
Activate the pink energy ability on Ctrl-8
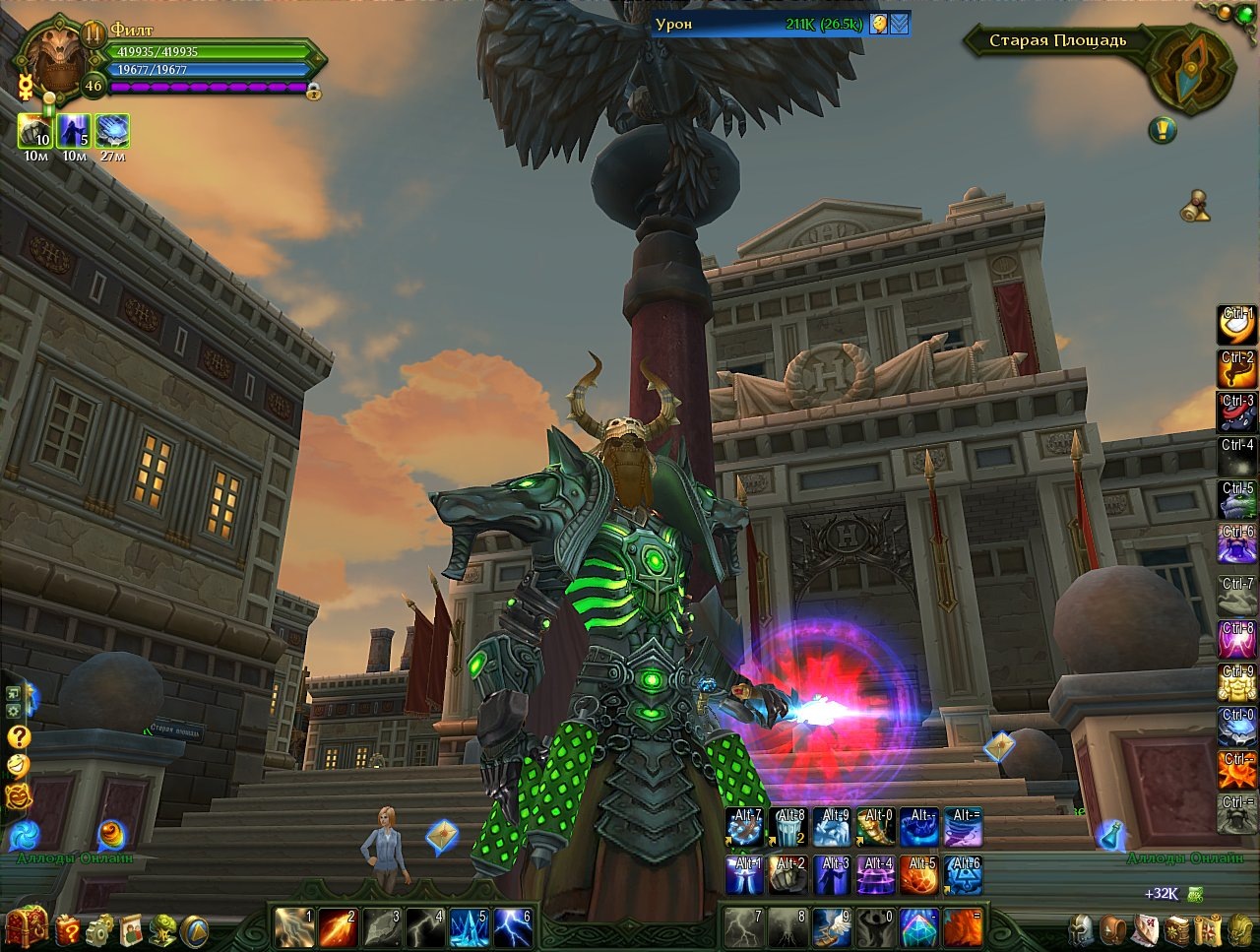[x=1237, y=640]
